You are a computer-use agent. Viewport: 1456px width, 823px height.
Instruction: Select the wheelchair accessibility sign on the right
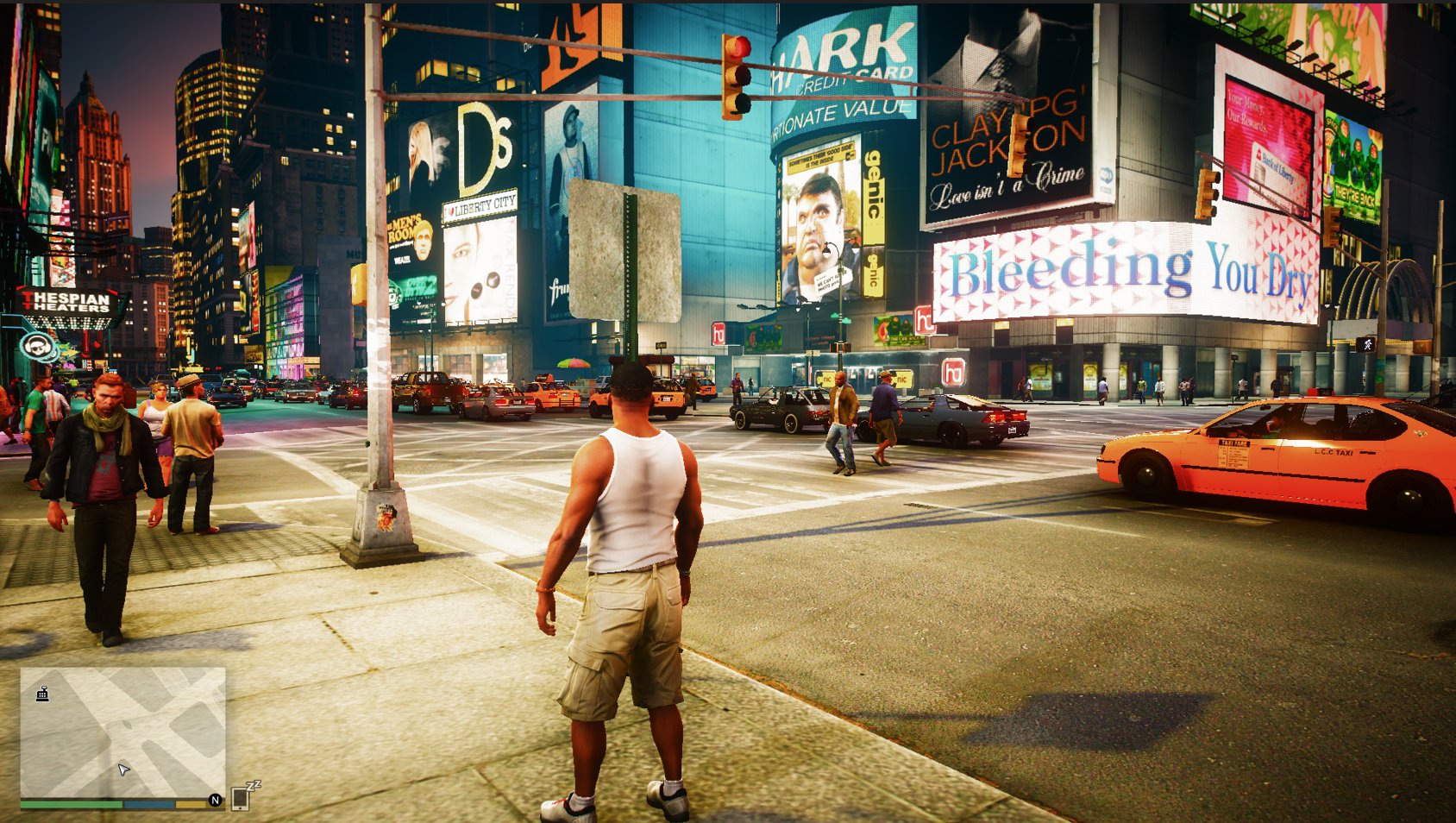1366,344
